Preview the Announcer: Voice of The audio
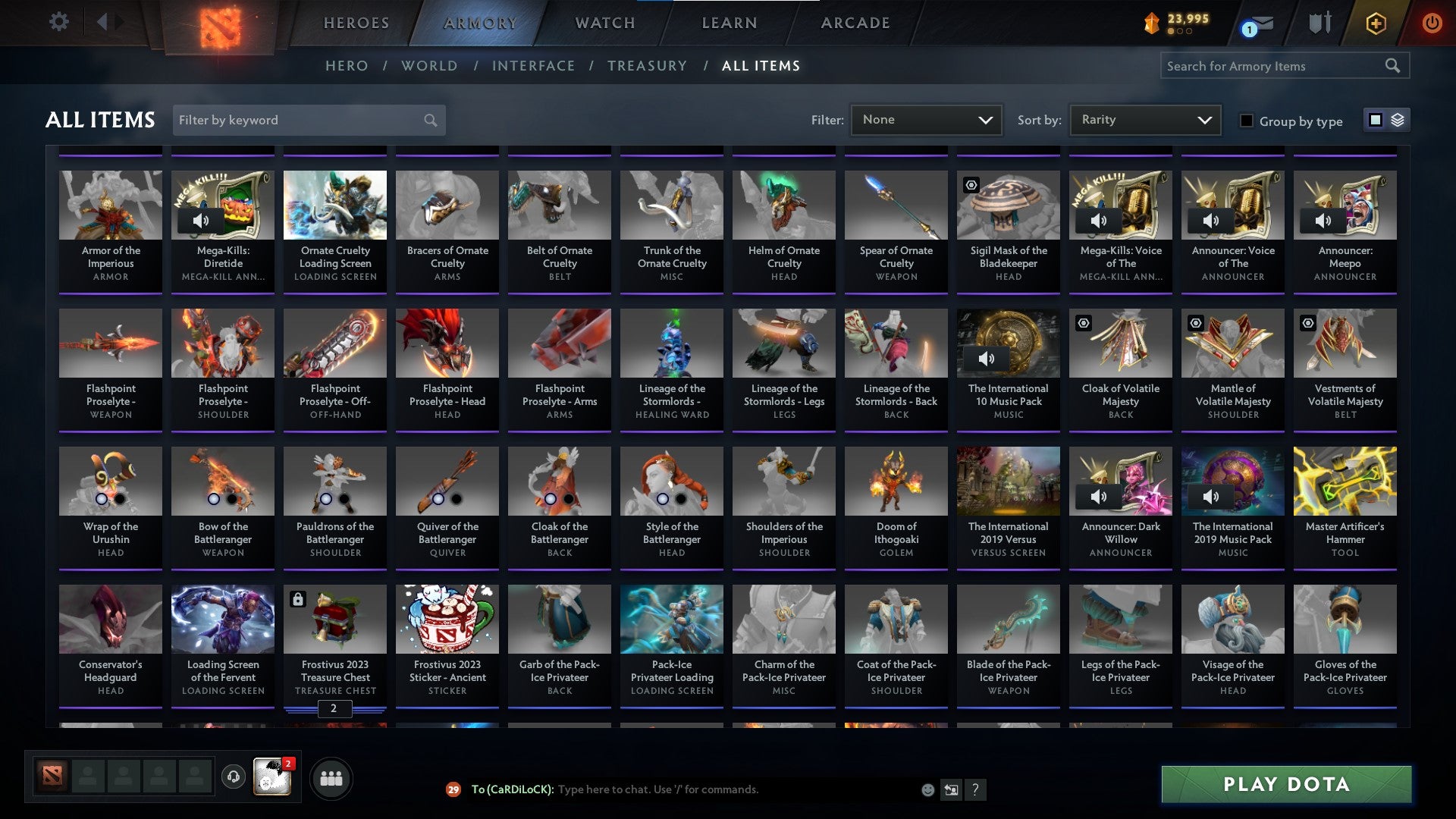 click(1211, 221)
